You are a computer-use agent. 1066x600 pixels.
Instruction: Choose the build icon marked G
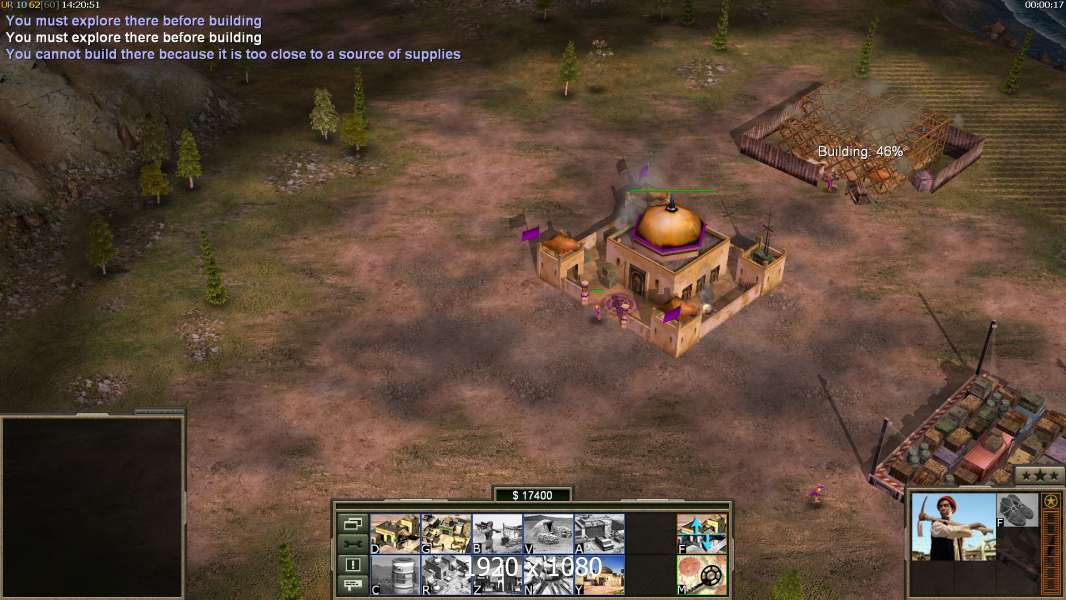click(446, 533)
